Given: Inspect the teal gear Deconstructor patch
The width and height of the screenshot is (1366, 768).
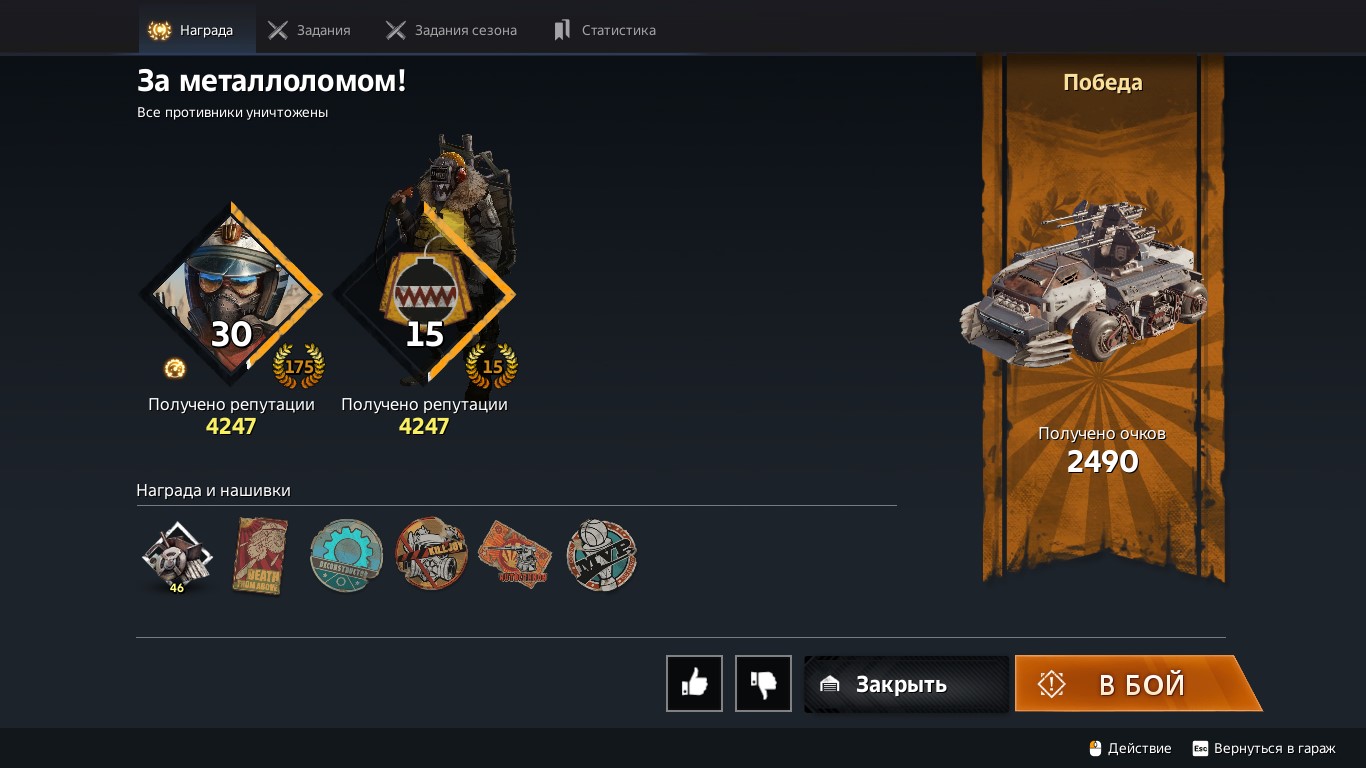Looking at the screenshot, I should (346, 556).
